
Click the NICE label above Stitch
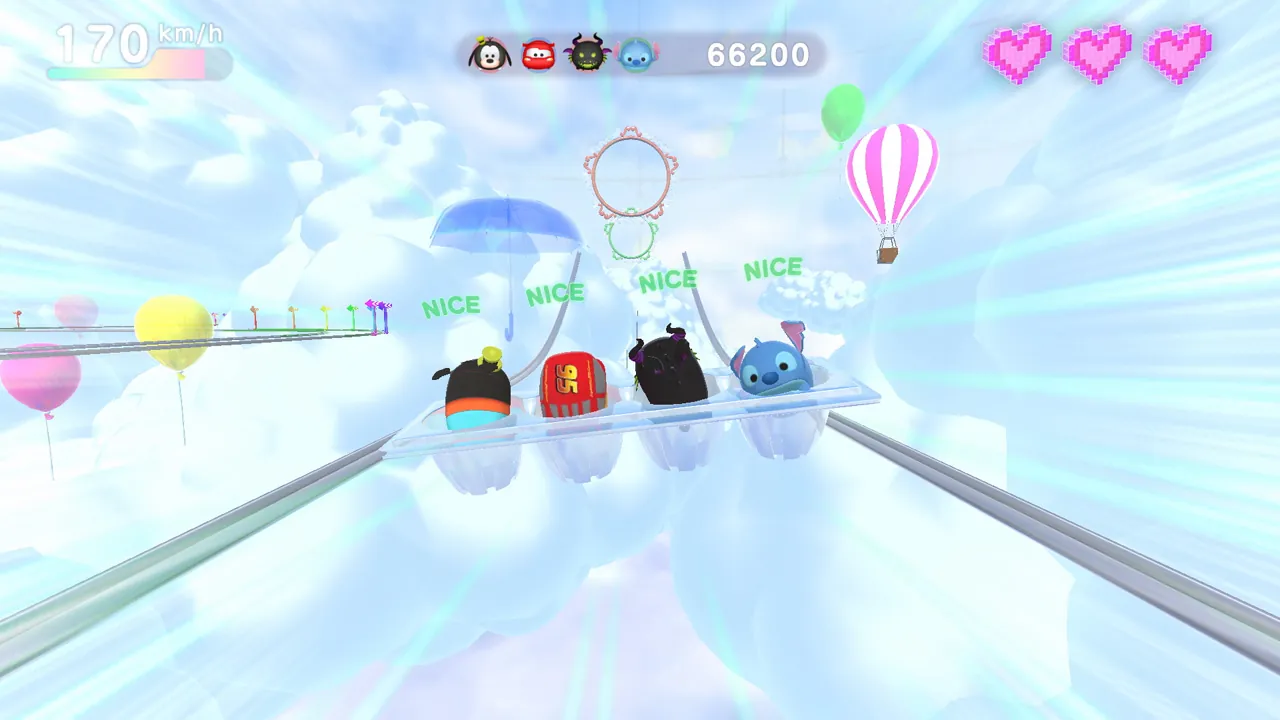click(x=775, y=268)
